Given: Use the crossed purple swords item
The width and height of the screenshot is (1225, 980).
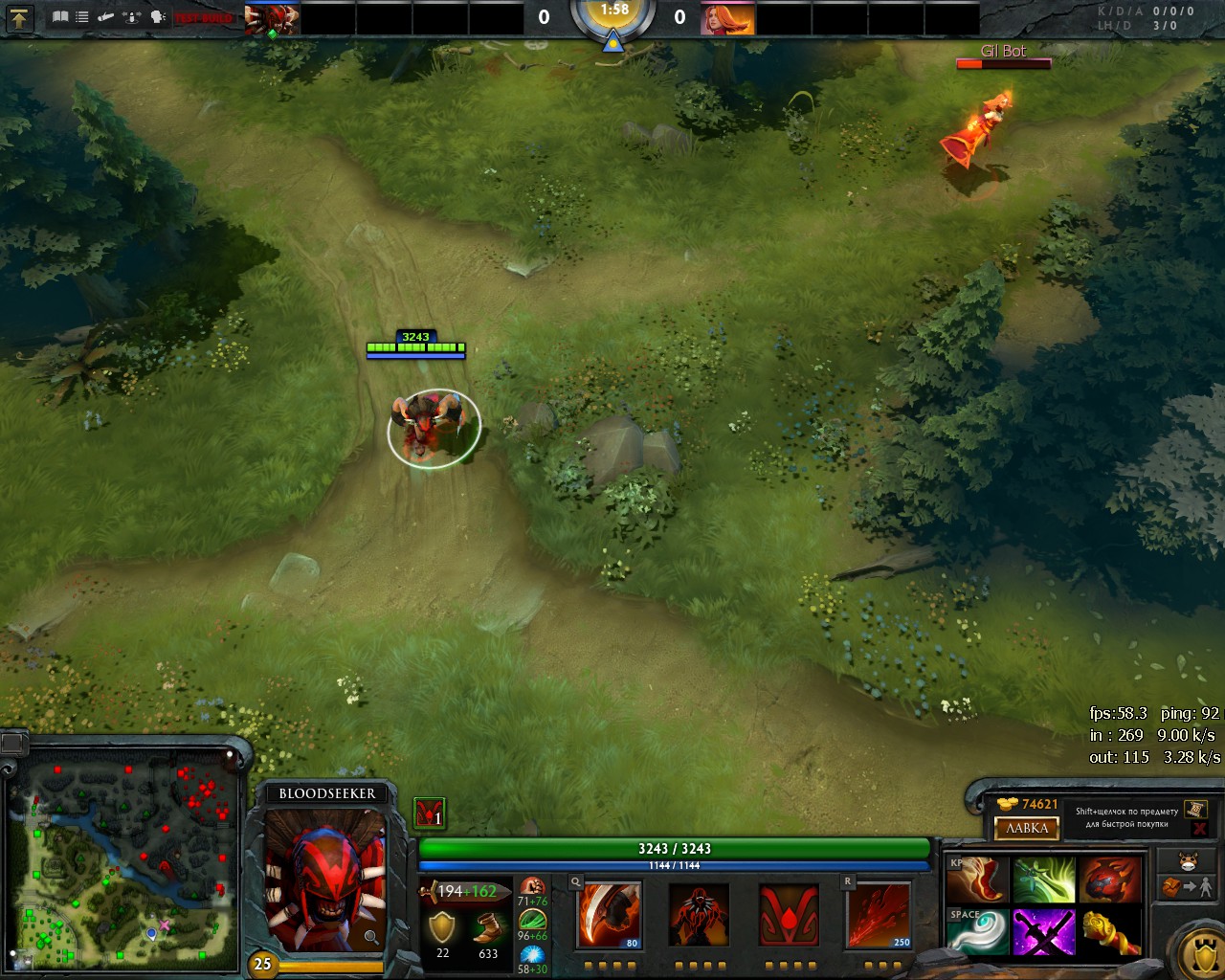Looking at the screenshot, I should tap(1044, 931).
